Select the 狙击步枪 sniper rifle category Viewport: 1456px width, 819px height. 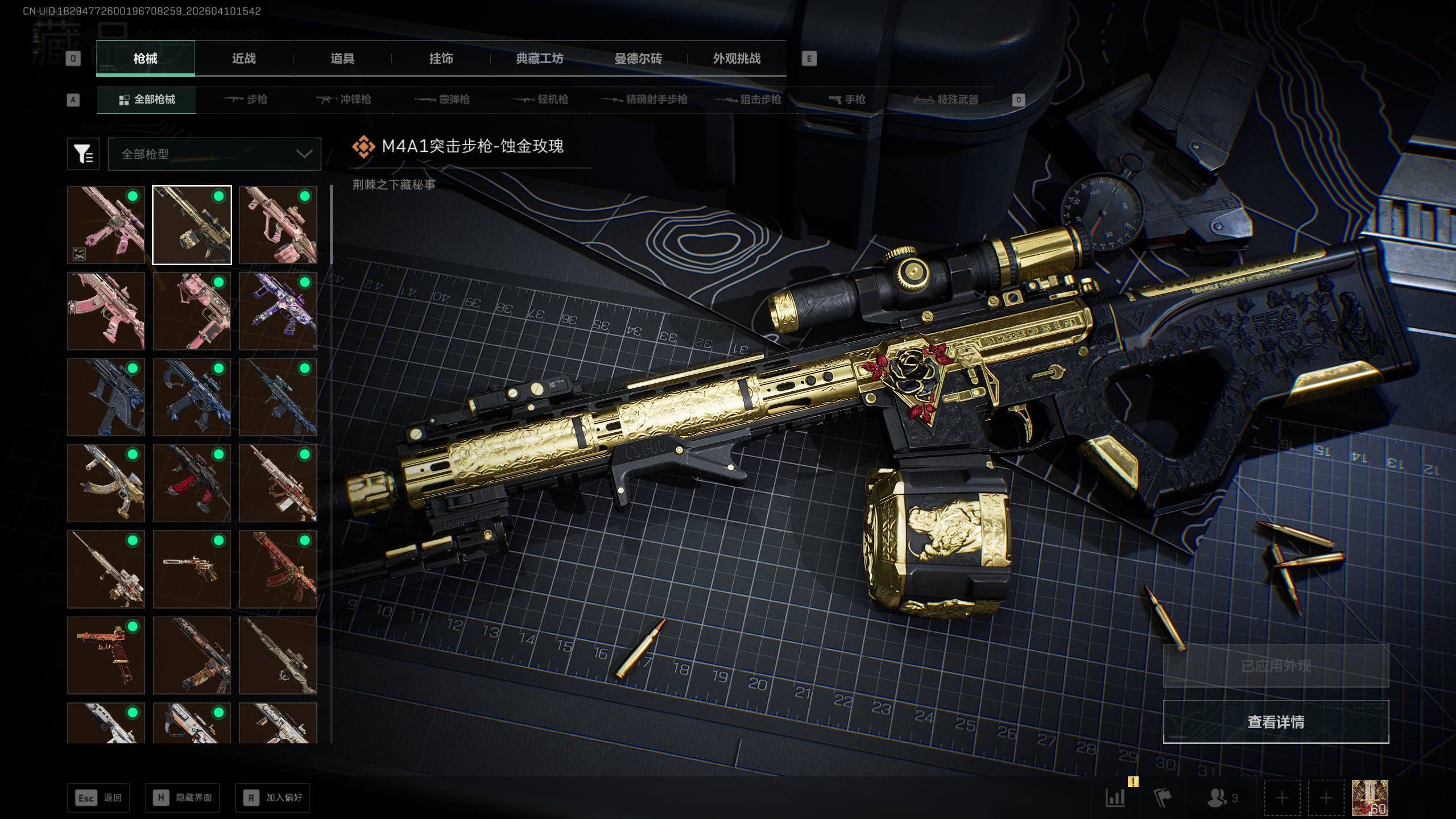tap(748, 100)
